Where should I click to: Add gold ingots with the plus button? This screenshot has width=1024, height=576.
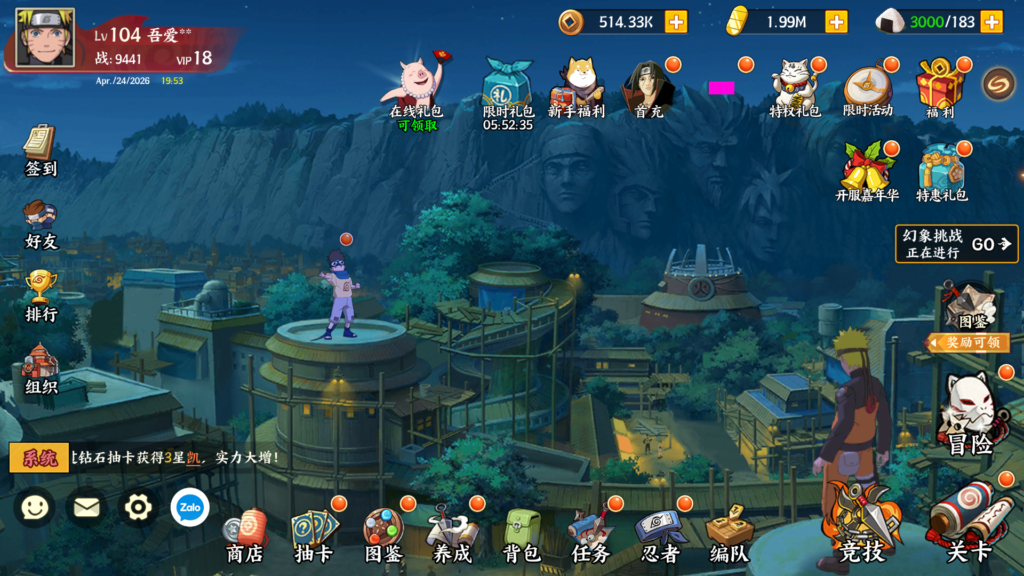[x=836, y=21]
